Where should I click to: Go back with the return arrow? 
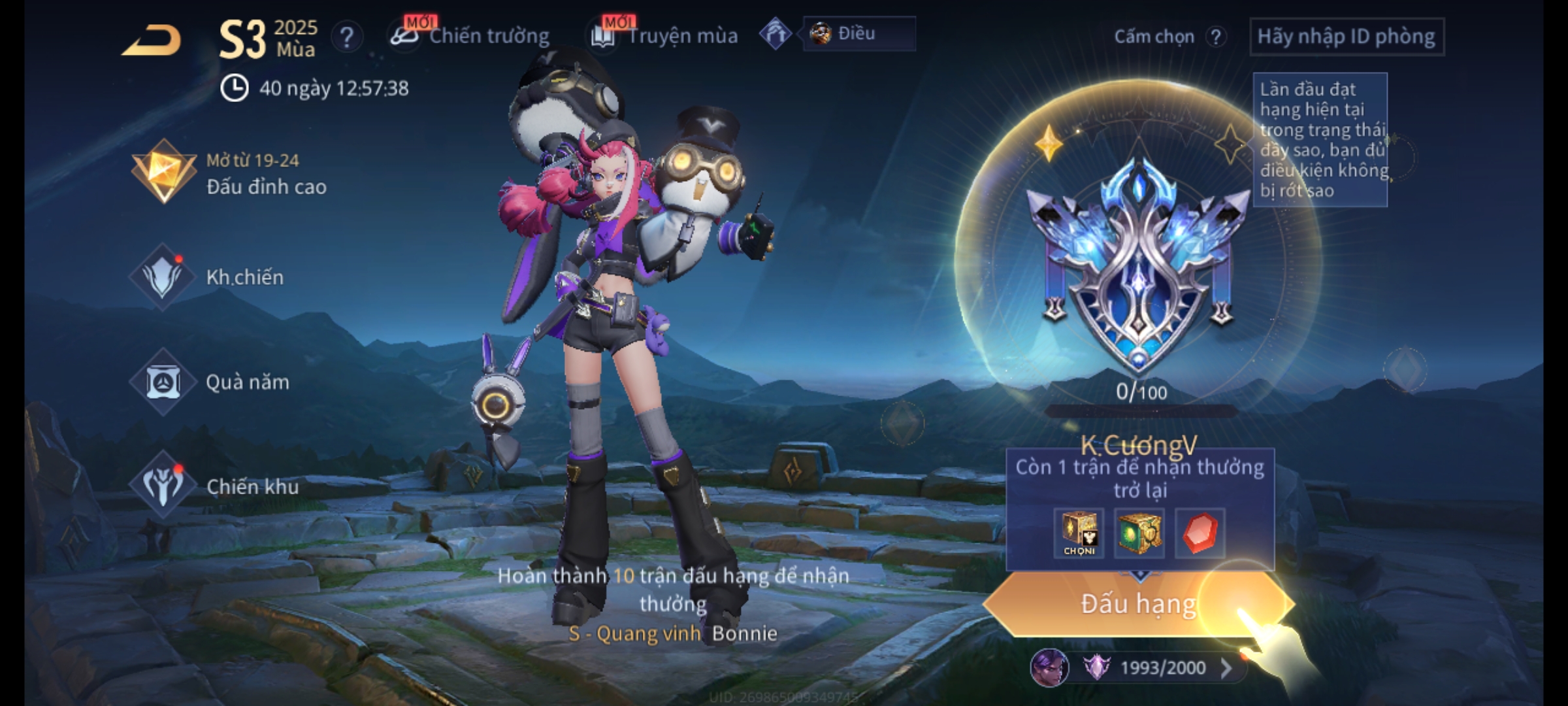tap(152, 41)
